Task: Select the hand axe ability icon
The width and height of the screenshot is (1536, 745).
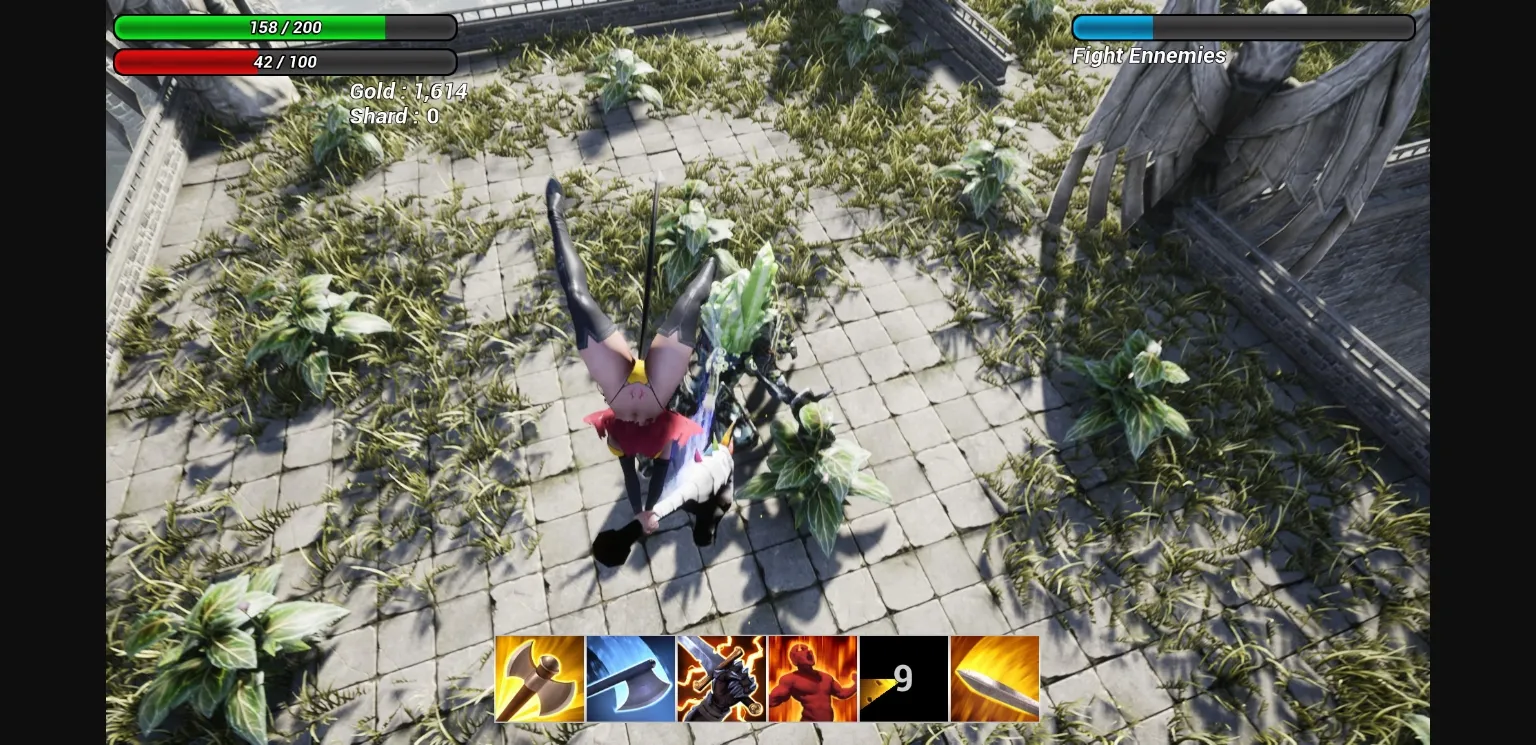Action: [x=539, y=678]
